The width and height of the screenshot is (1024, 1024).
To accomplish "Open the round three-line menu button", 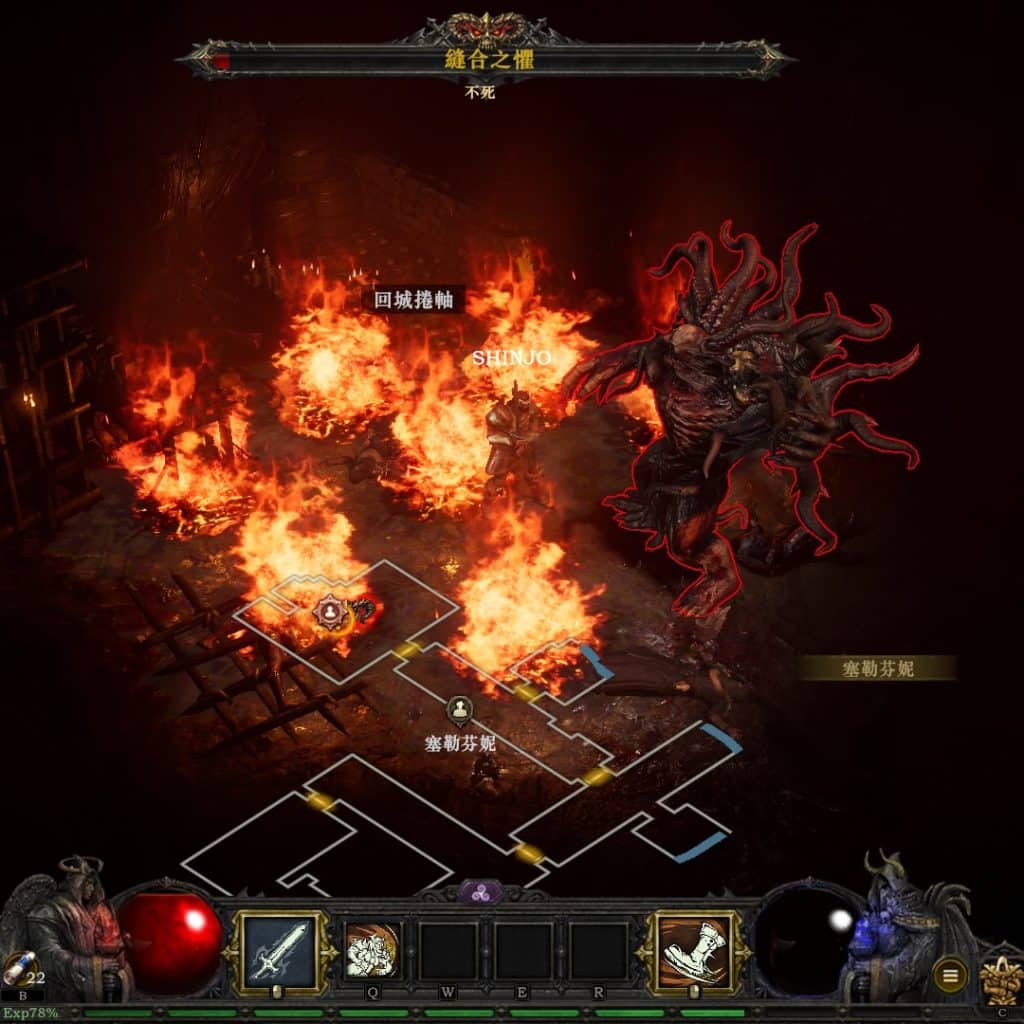I will 949,973.
